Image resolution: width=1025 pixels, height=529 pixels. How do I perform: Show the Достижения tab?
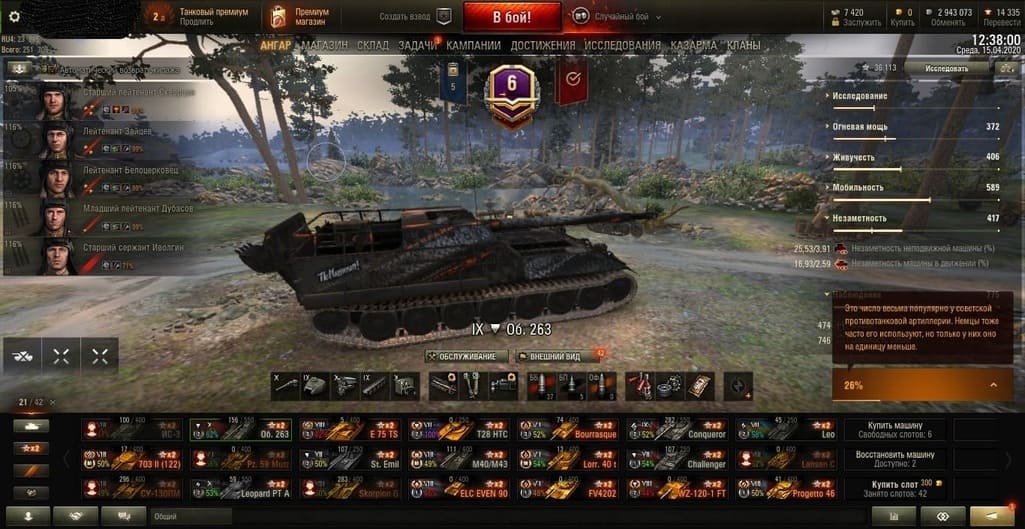coord(543,46)
